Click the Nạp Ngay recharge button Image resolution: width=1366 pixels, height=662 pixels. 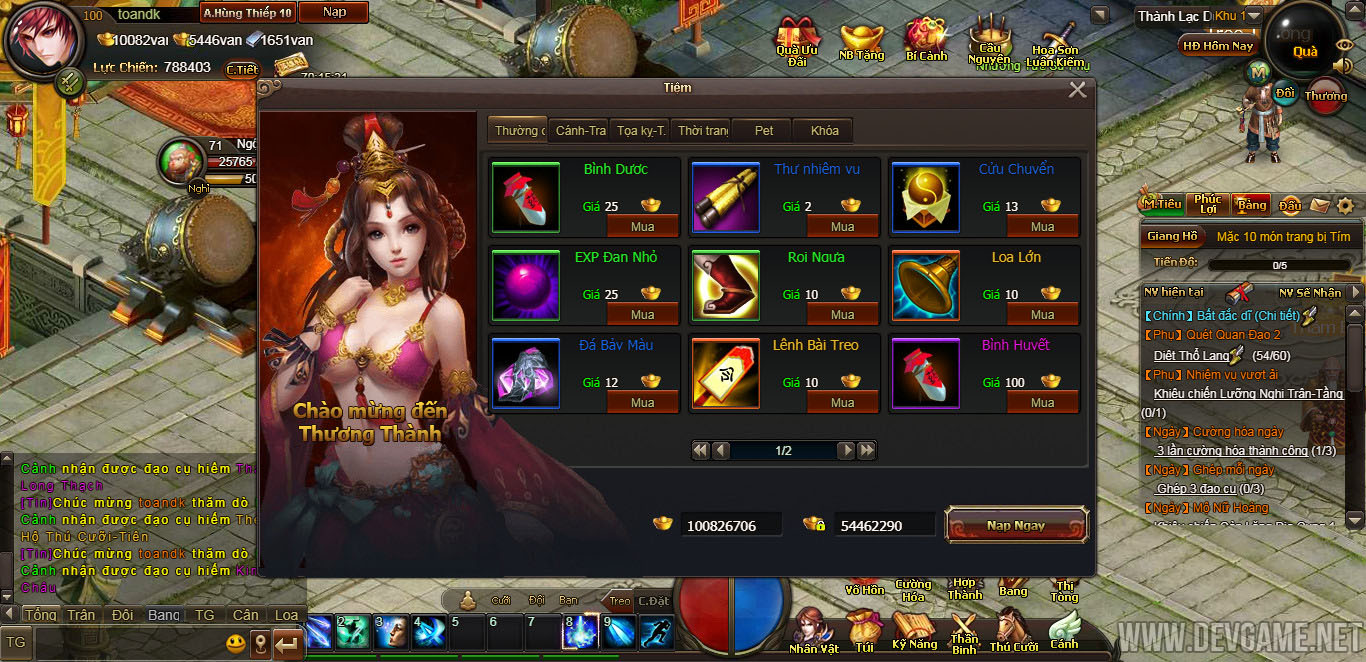pos(1016,526)
